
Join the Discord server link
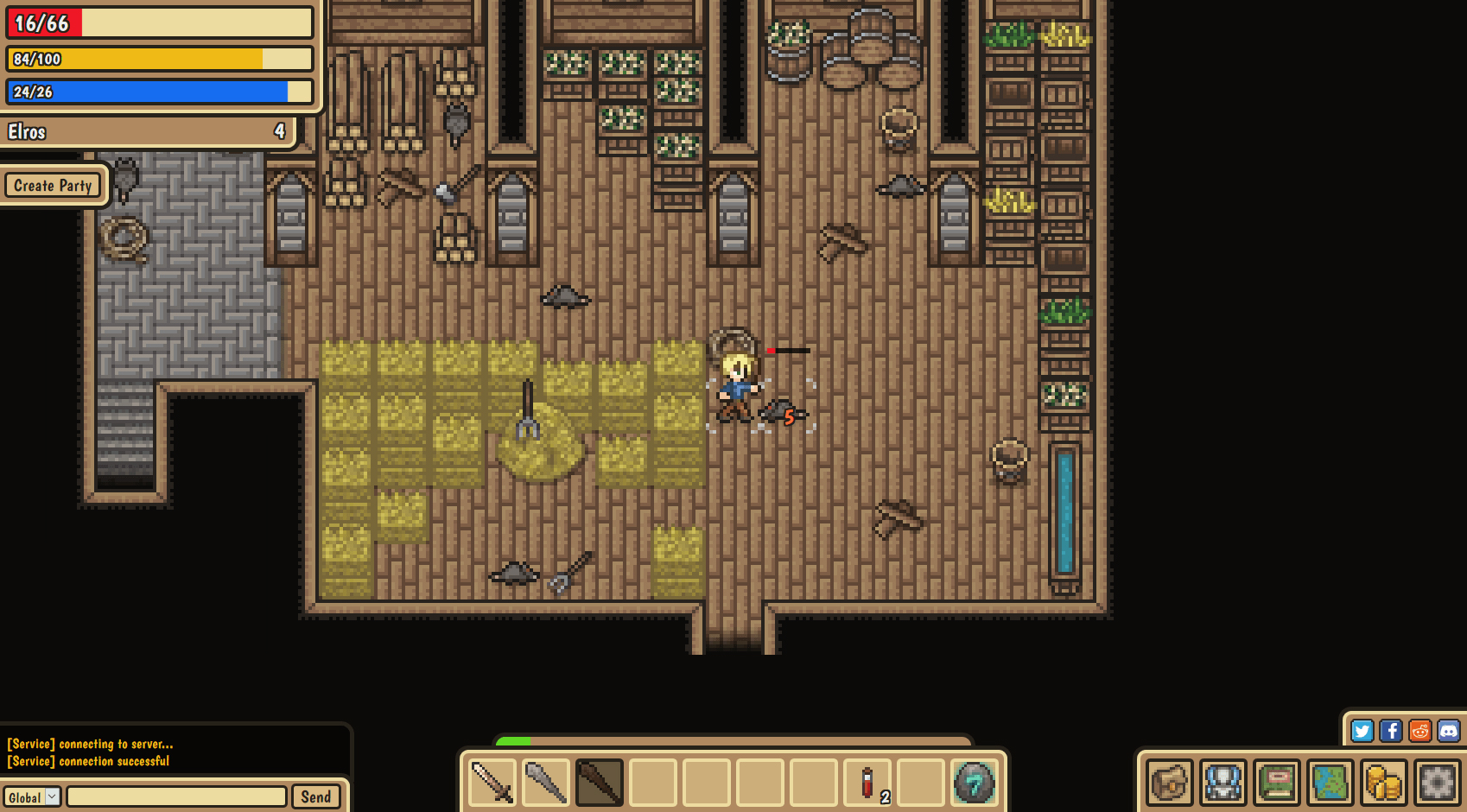(1449, 731)
